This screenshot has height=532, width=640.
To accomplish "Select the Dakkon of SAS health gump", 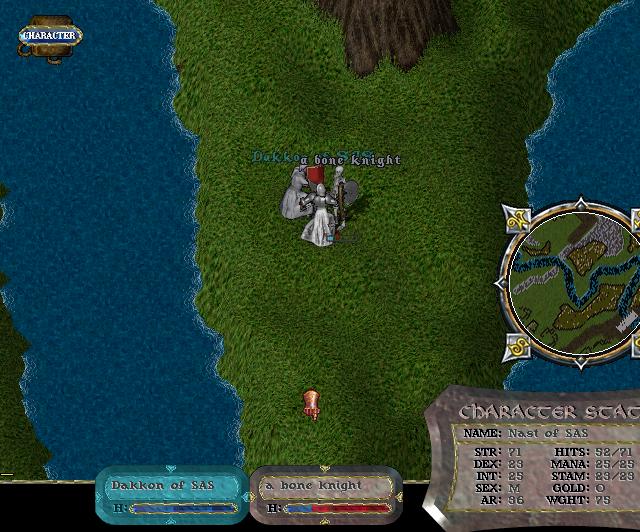I will pos(170,493).
